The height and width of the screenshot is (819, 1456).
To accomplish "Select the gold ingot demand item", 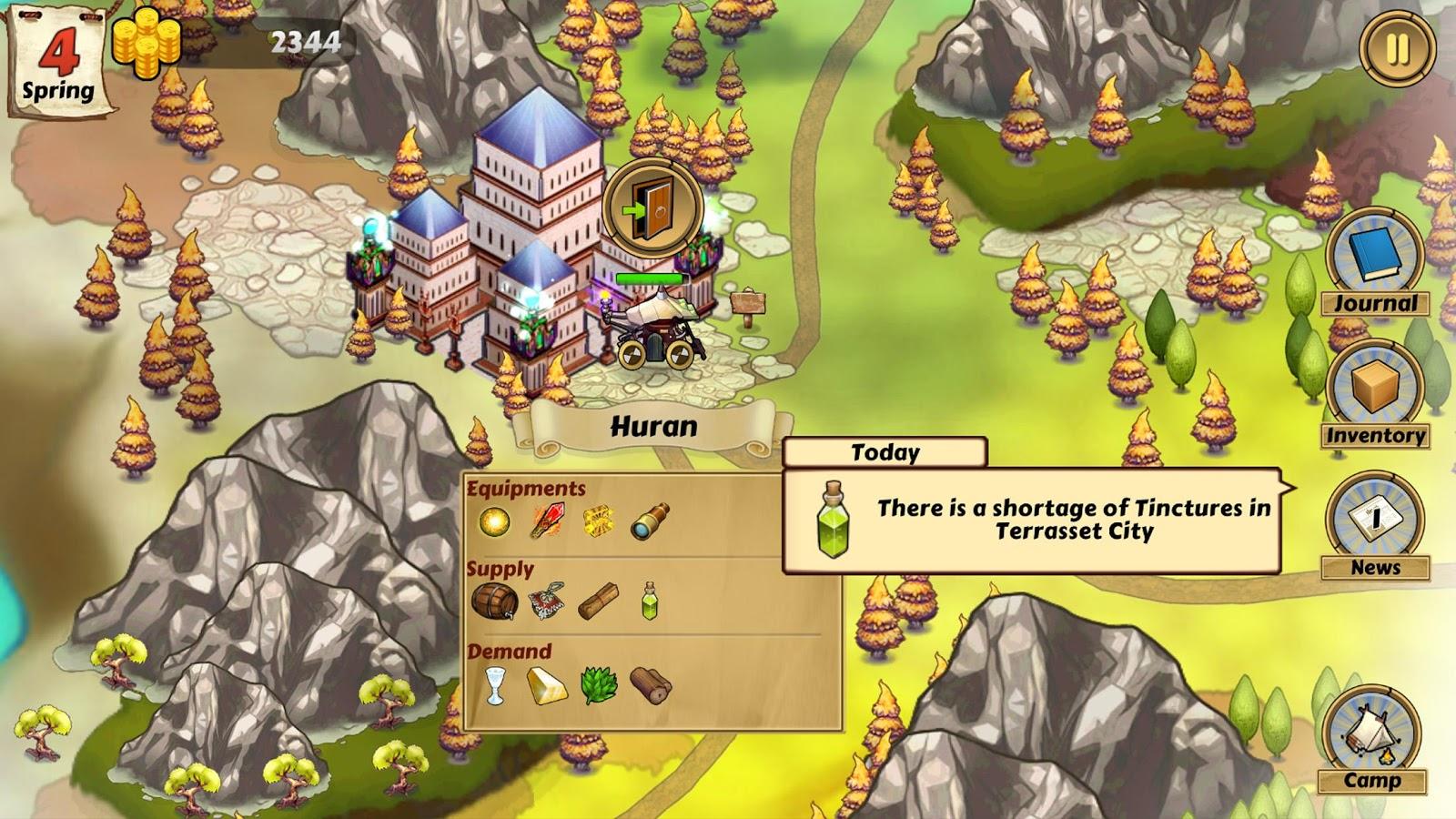I will [x=546, y=685].
